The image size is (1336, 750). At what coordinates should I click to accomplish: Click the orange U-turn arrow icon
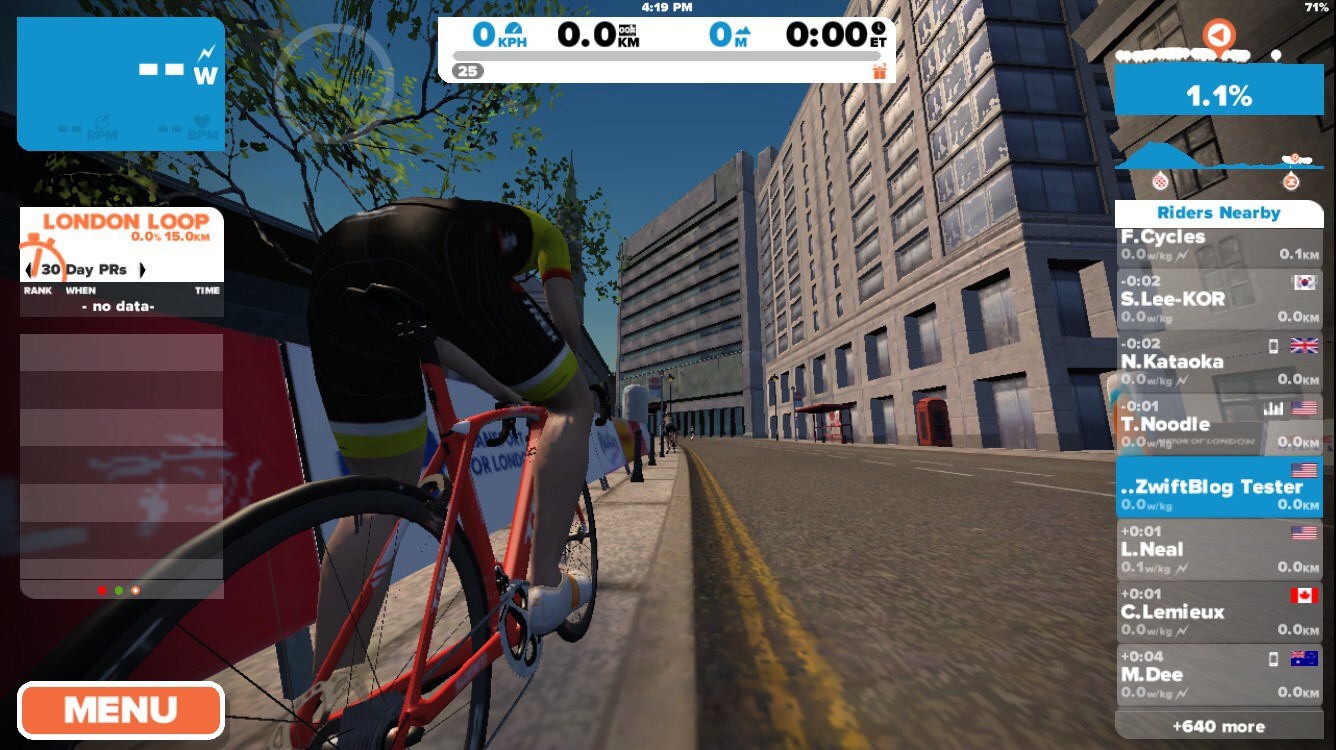click(1218, 36)
